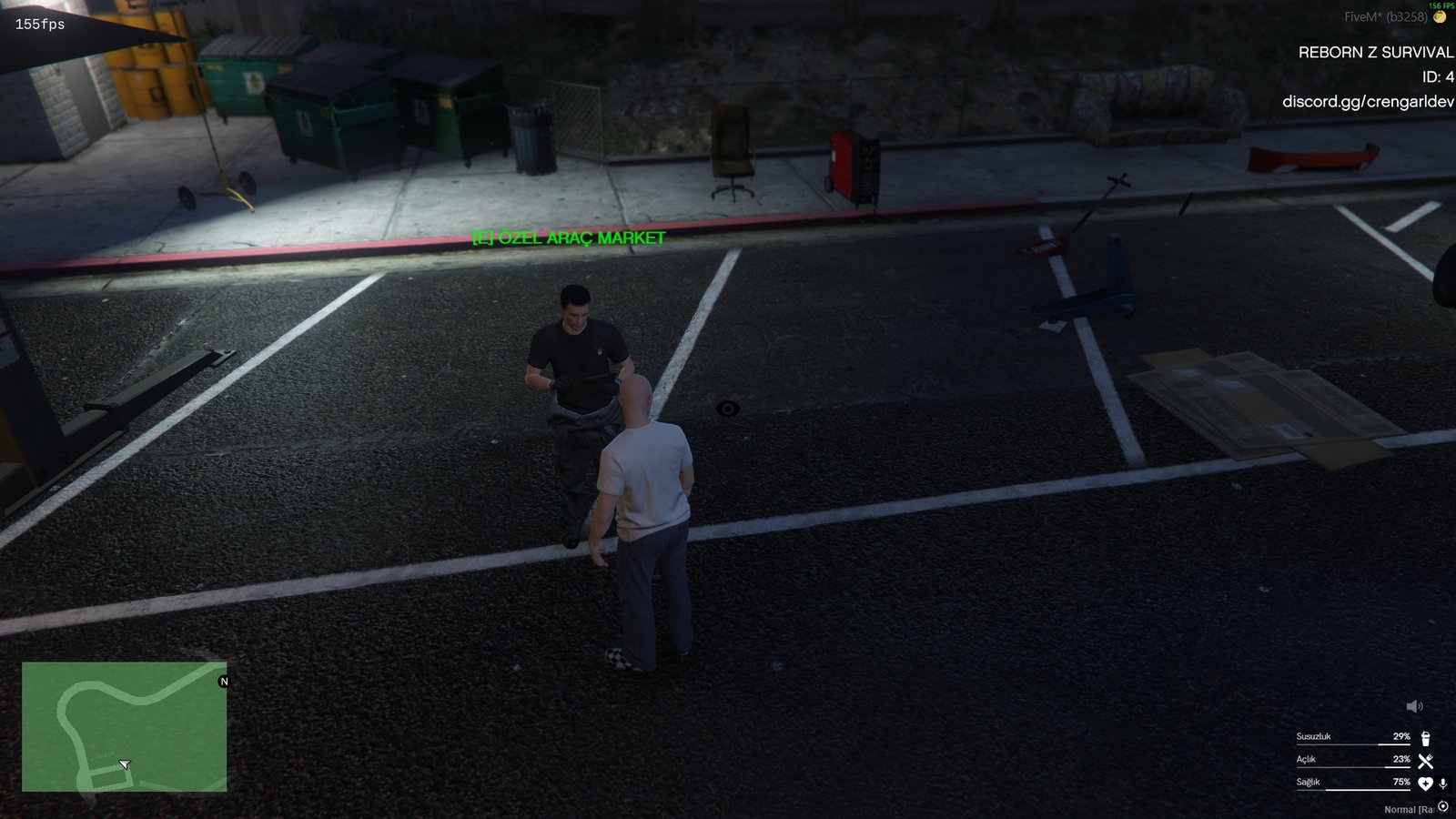Click the REBORN Z SURVIVAL server title
Image resolution: width=1456 pixels, height=819 pixels.
[x=1374, y=53]
